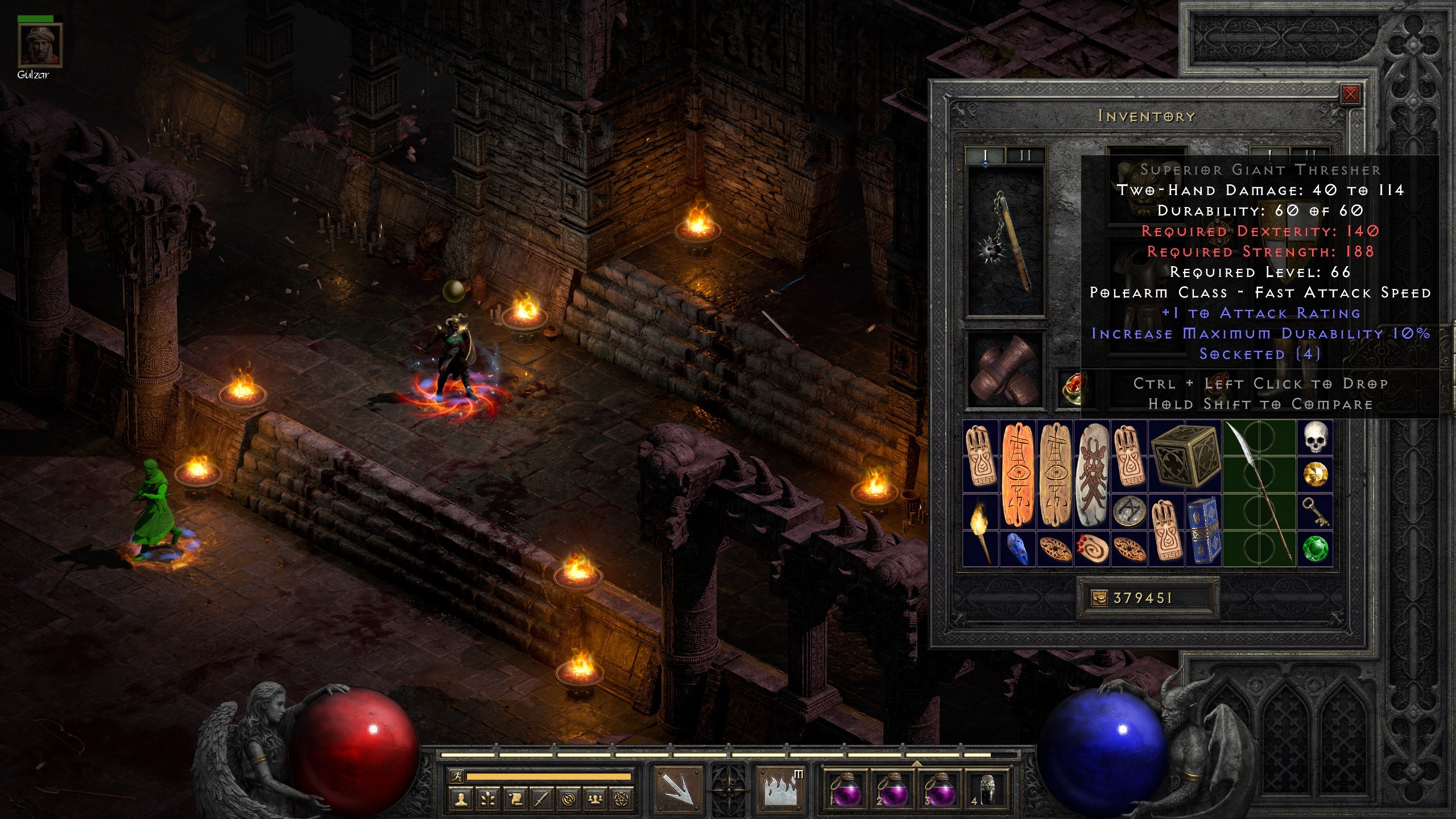Open the left arrow attack skill

[677, 789]
